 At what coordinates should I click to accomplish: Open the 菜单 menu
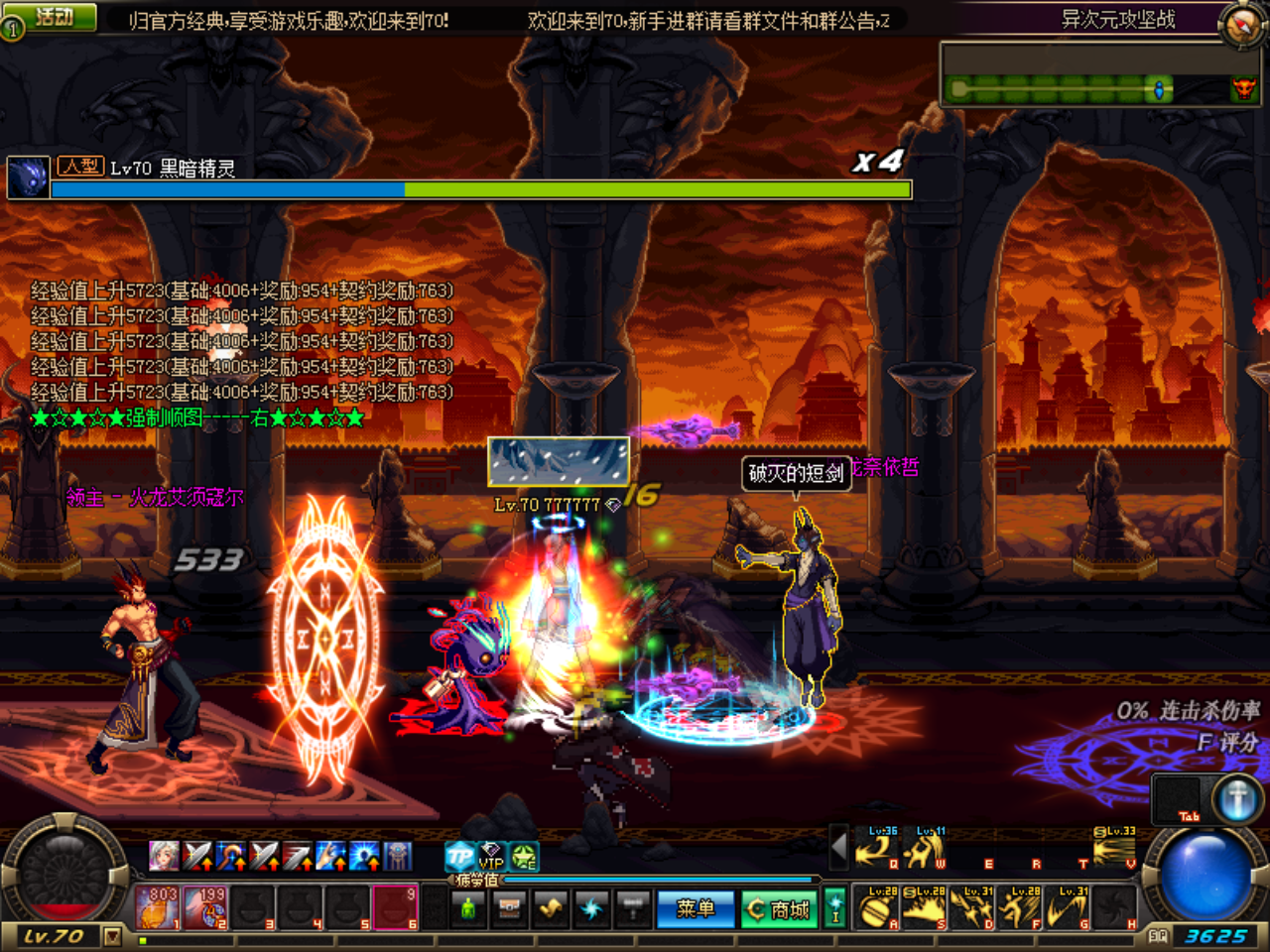(698, 907)
